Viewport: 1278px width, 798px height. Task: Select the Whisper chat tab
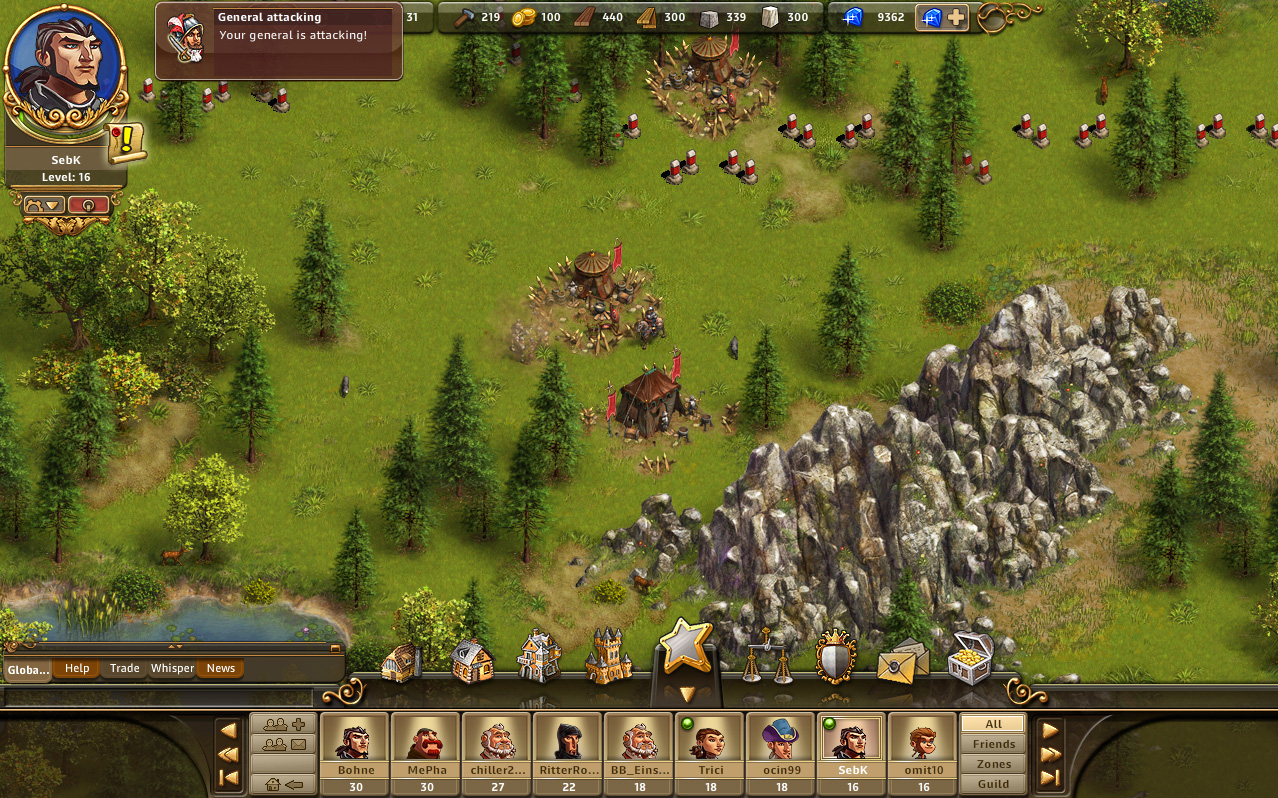172,669
